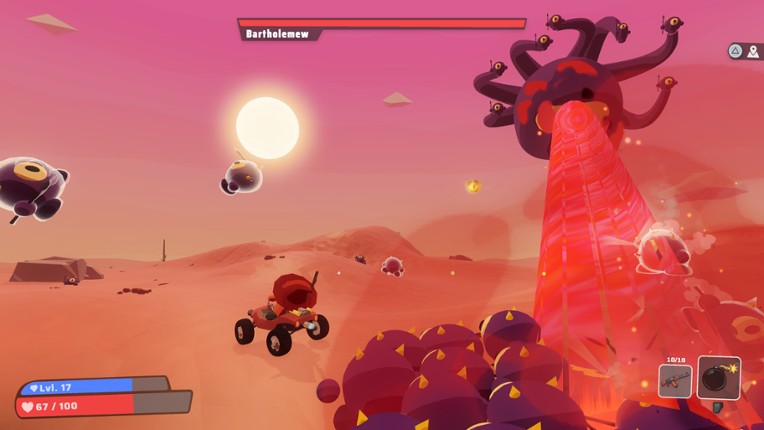Select the assault rifle weapon slot
Viewport: 764px width, 430px height.
tap(675, 381)
